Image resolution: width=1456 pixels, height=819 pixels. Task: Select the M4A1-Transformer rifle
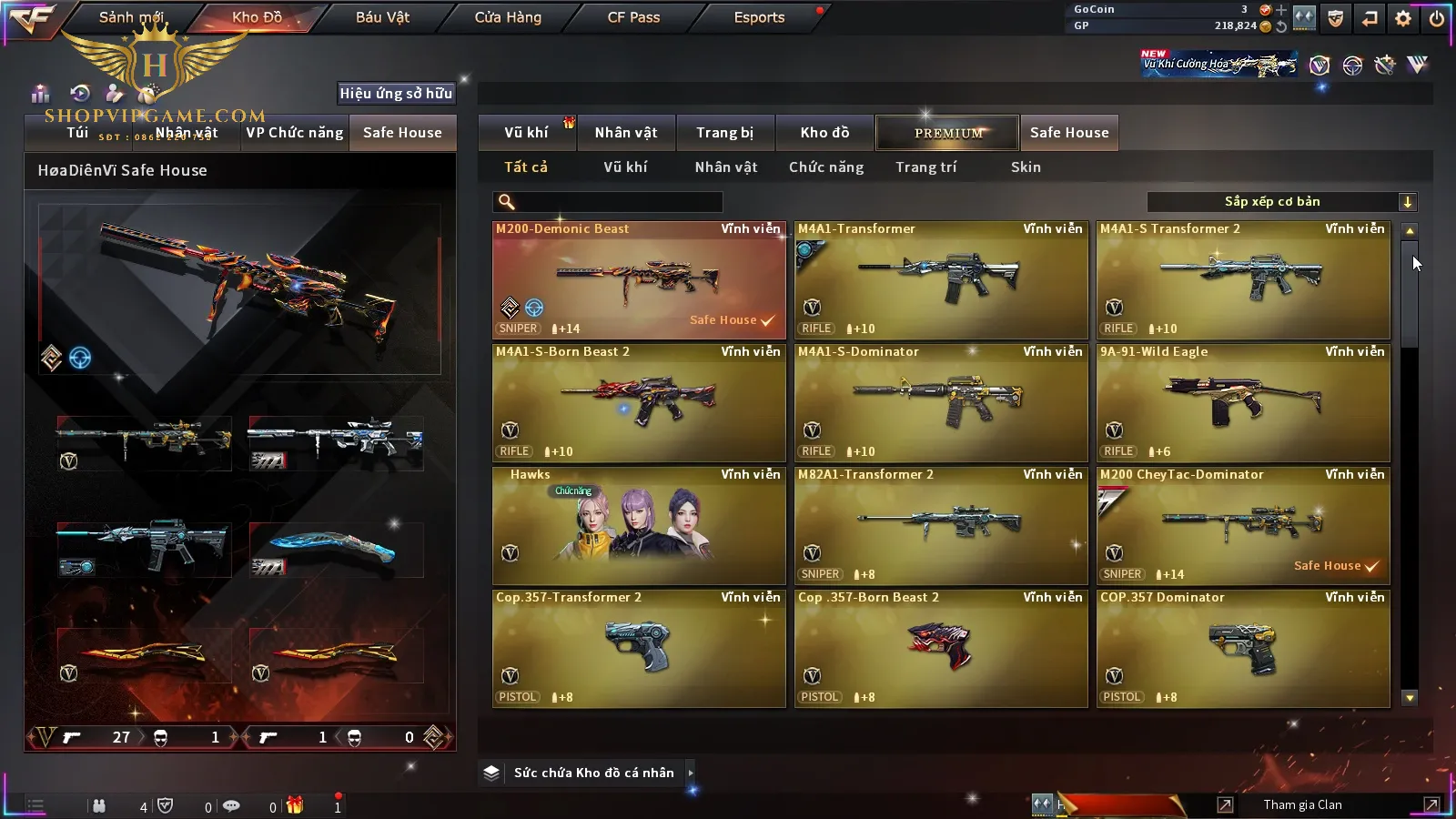[x=941, y=280]
